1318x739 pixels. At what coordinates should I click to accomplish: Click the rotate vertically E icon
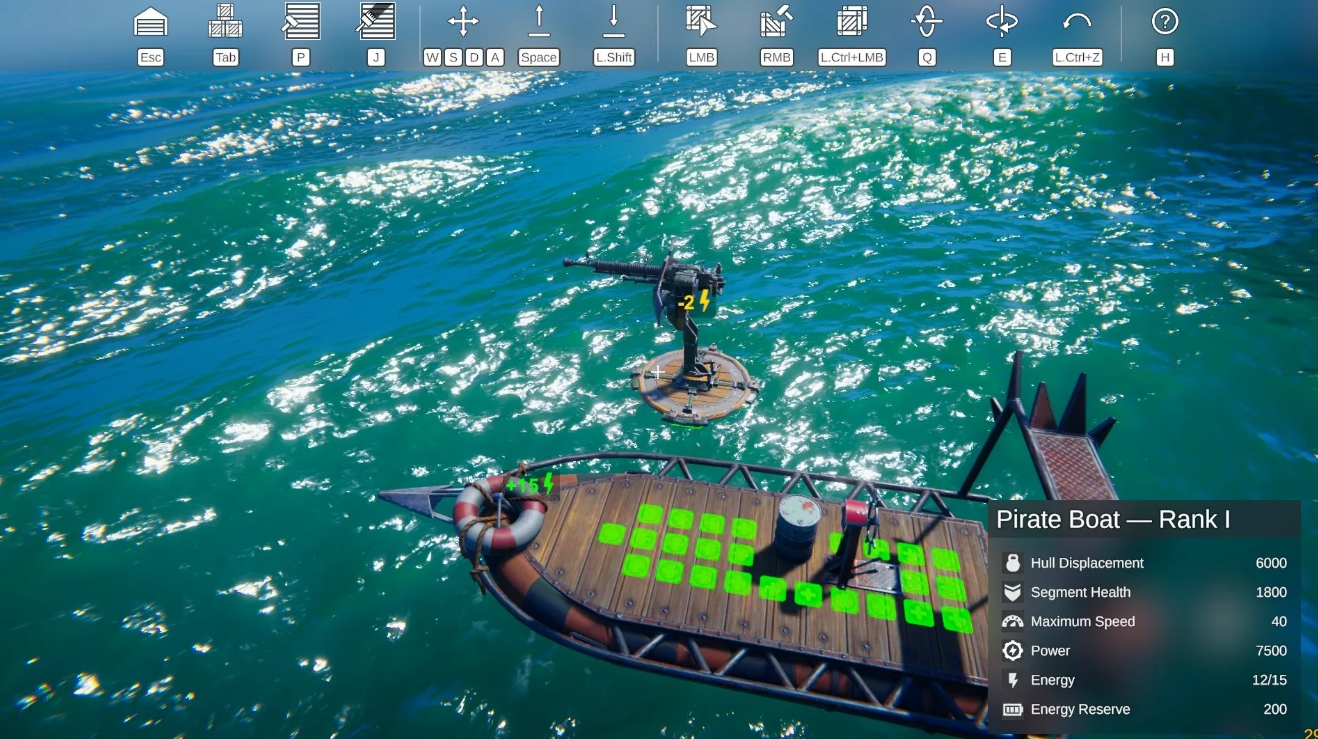click(1002, 22)
